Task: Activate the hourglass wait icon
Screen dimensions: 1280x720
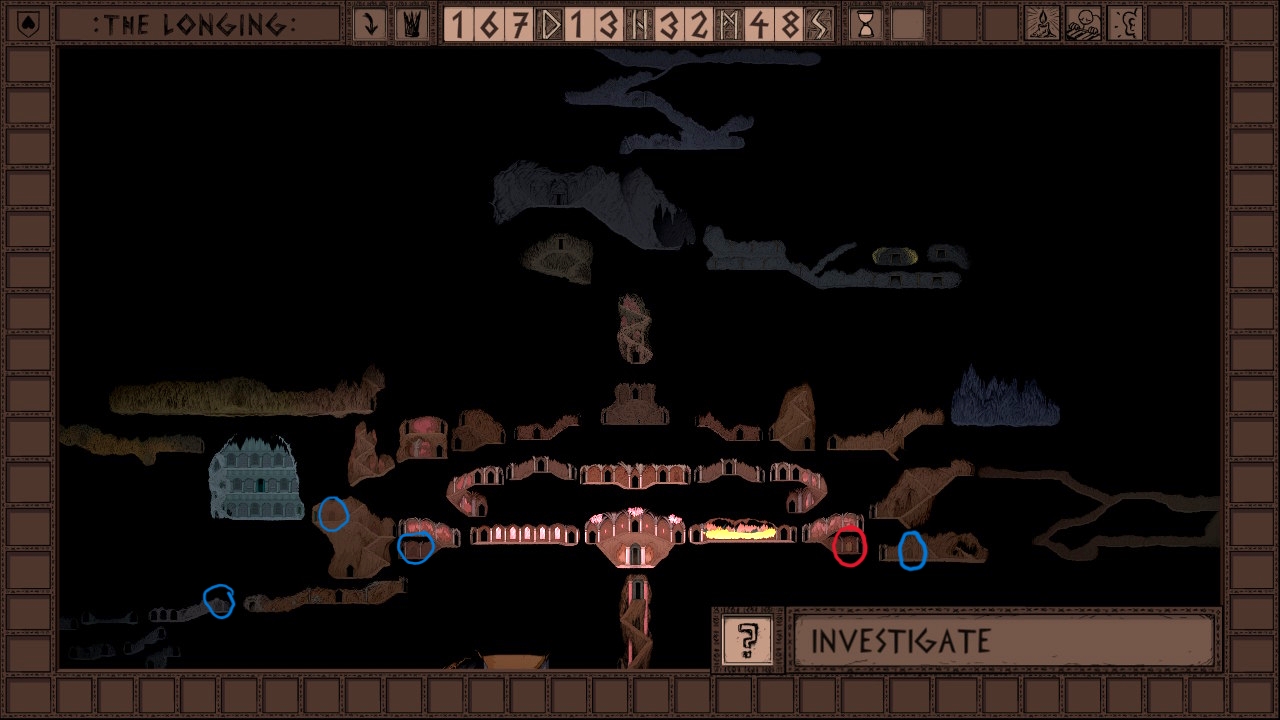Action: (866, 25)
